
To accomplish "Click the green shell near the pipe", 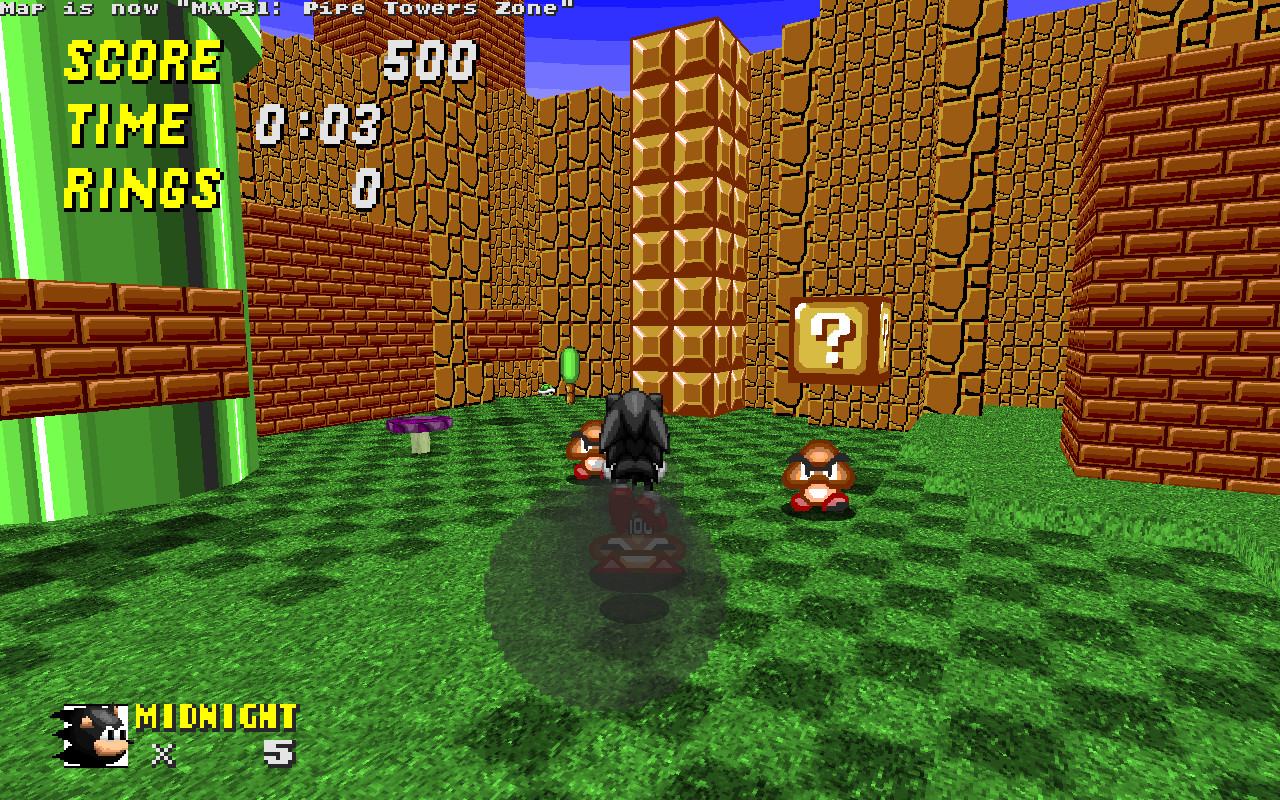I will click(547, 390).
